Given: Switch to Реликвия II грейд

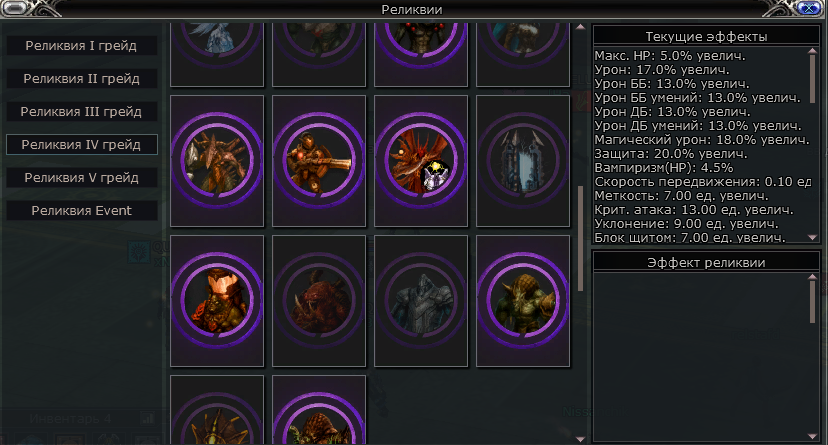Looking at the screenshot, I should click(x=82, y=79).
